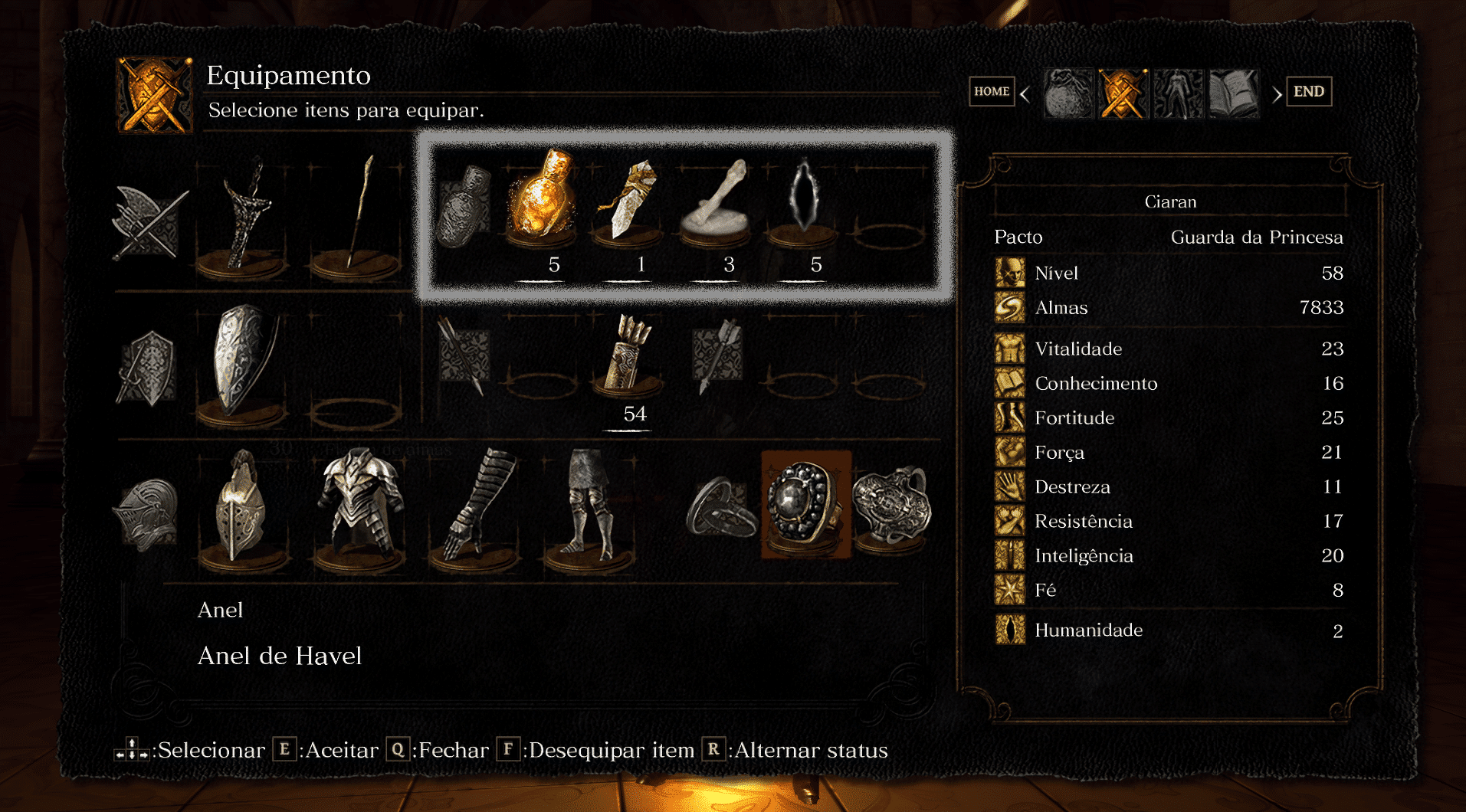Switch to the END tab
The height and width of the screenshot is (812, 1466).
(x=1308, y=90)
